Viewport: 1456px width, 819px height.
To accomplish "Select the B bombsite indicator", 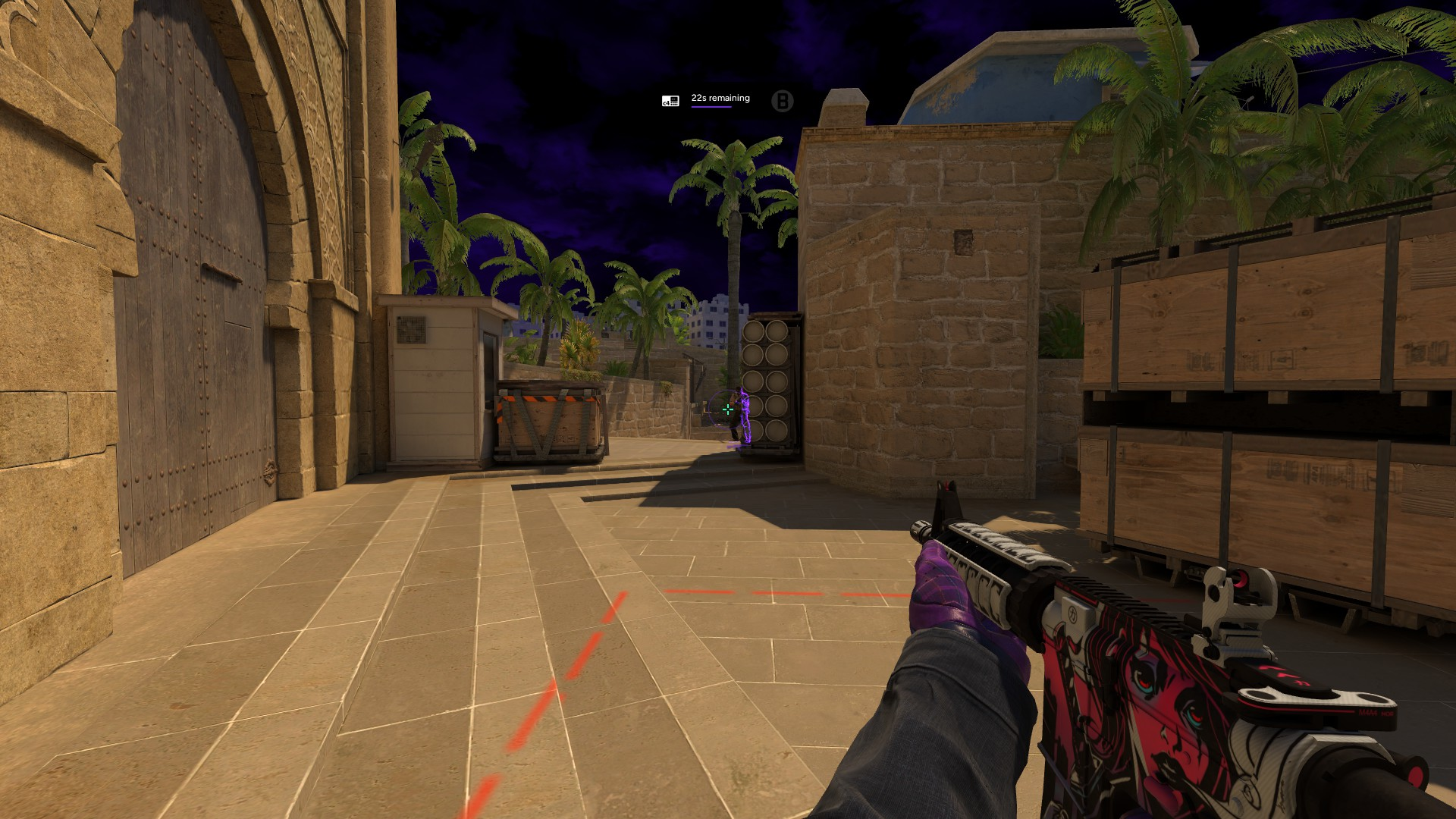I will (x=782, y=101).
